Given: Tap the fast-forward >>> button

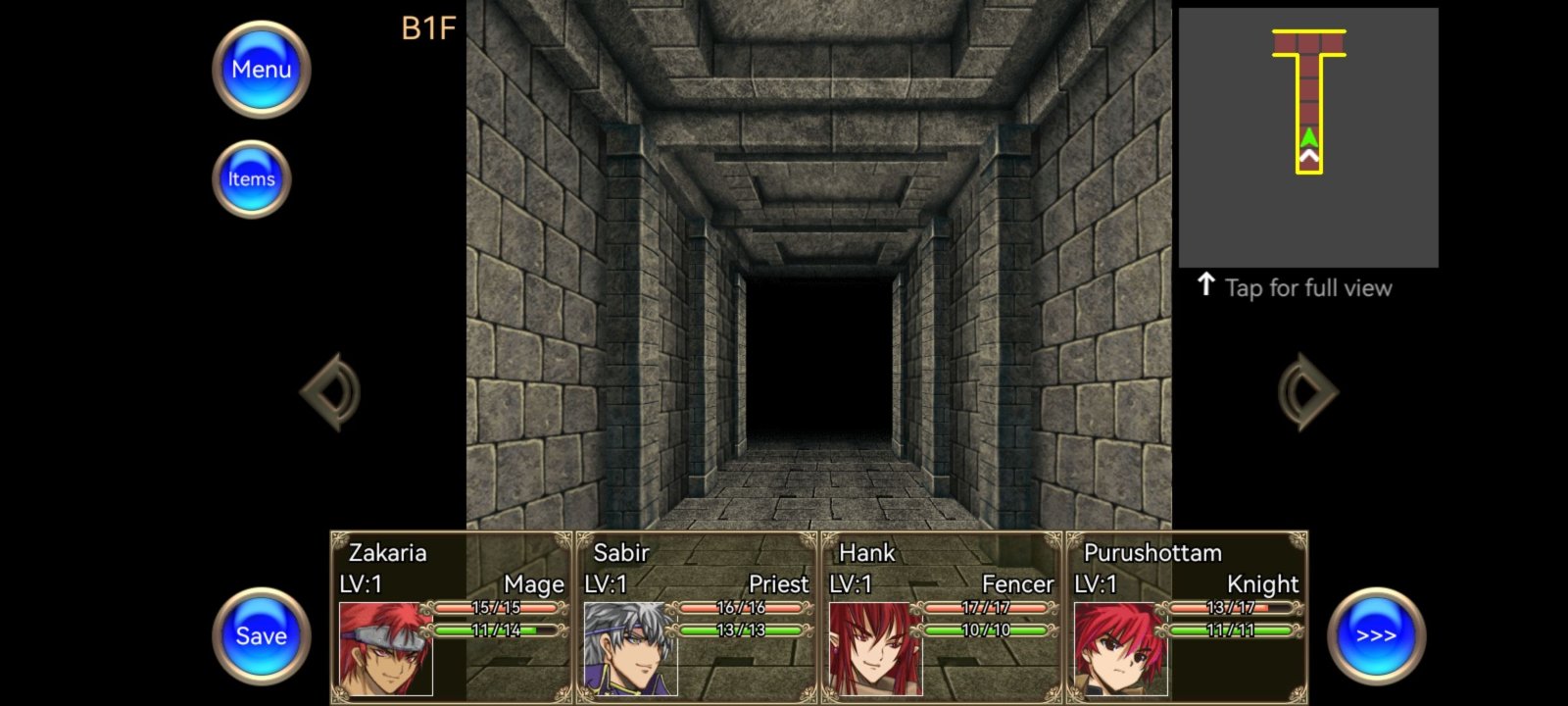Looking at the screenshot, I should tap(1376, 635).
